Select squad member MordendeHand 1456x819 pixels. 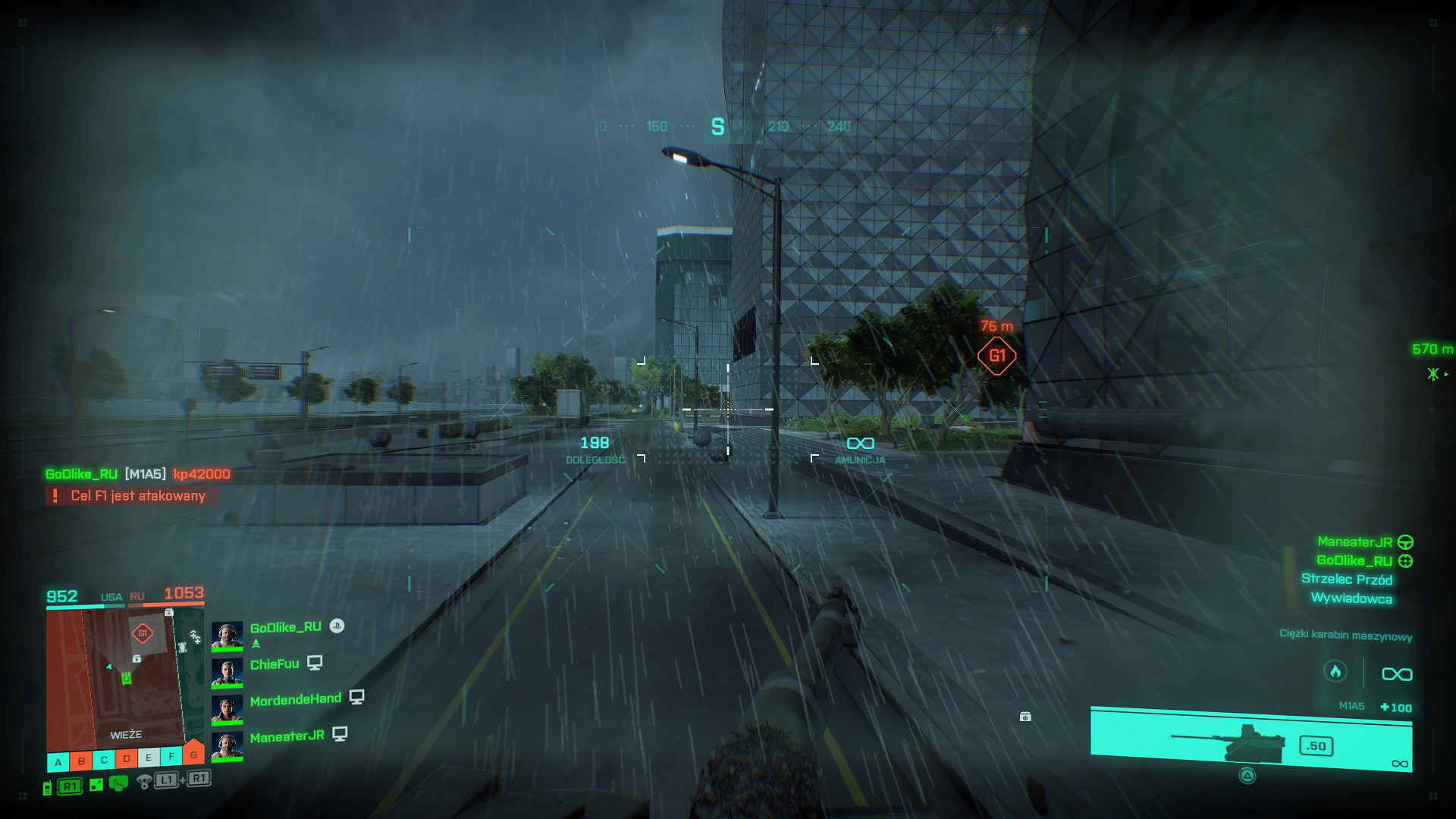click(295, 700)
